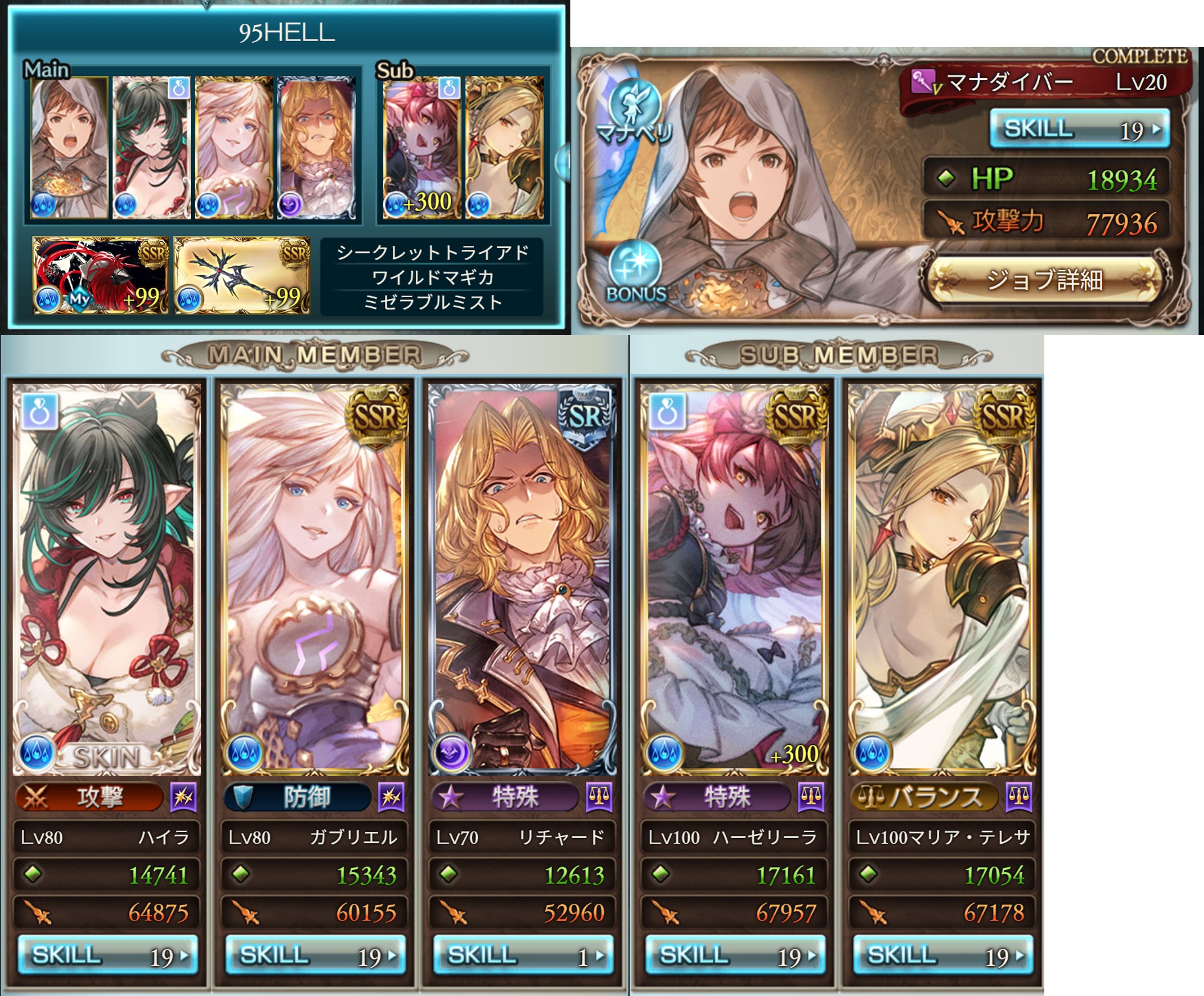Select the ハーゼリーラ sub member card
This screenshot has height=996, width=1204.
(x=735, y=579)
